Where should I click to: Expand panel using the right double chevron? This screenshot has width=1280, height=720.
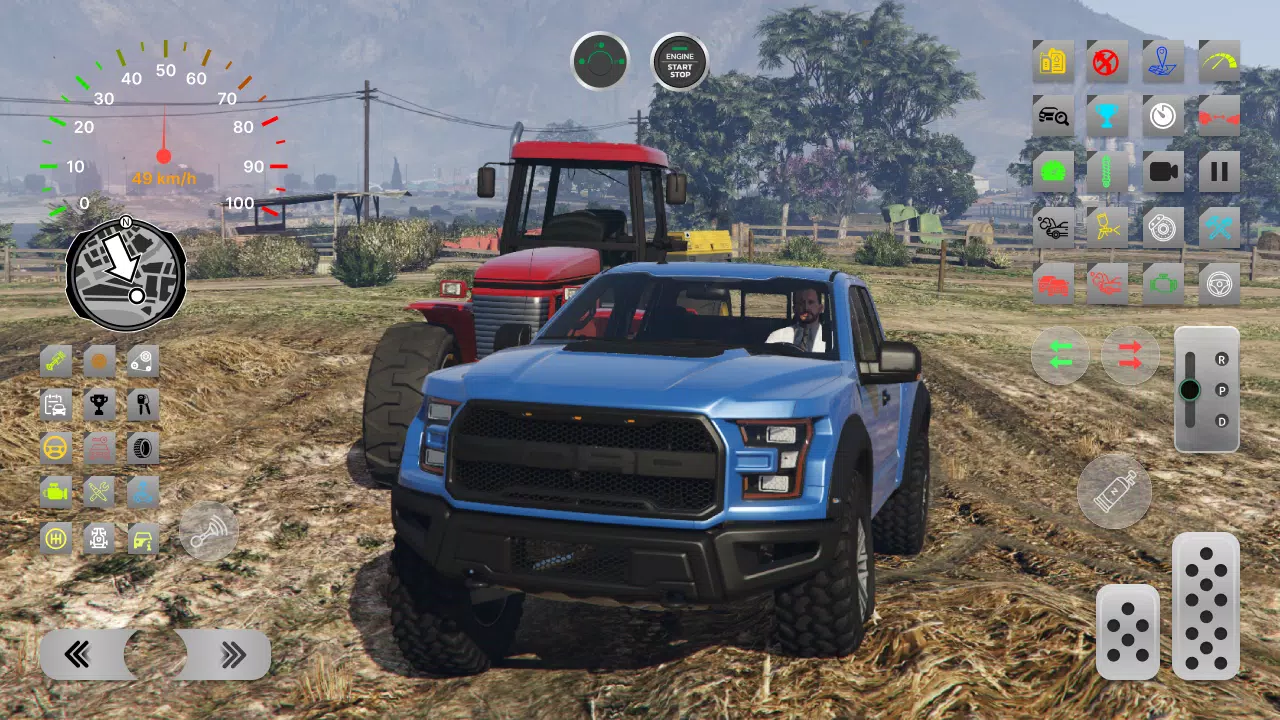coord(235,655)
